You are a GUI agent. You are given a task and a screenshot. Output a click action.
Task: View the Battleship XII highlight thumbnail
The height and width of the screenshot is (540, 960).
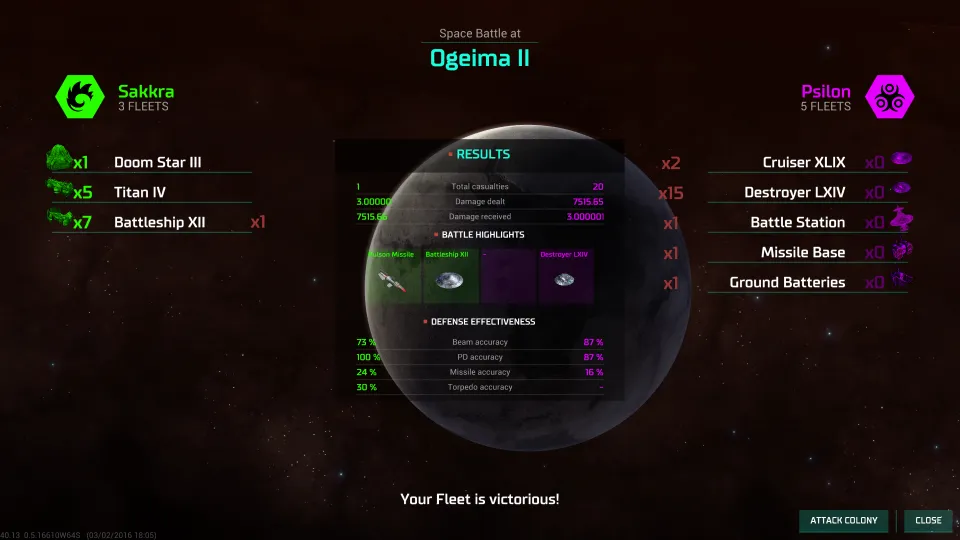pos(449,275)
